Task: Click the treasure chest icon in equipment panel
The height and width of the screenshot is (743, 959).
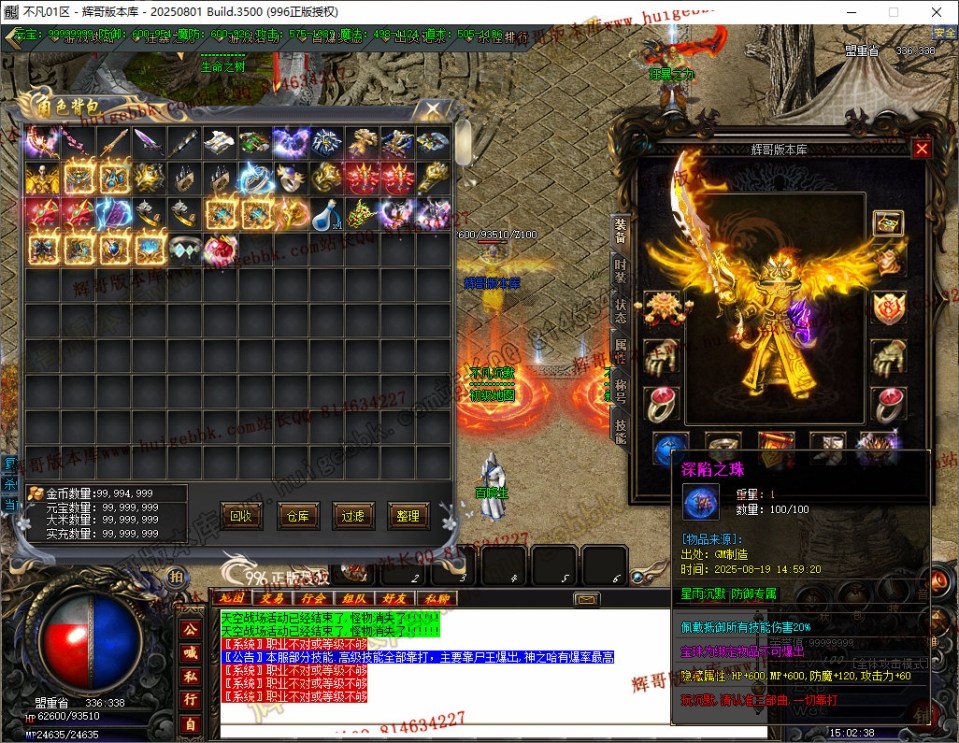Action: click(x=887, y=222)
